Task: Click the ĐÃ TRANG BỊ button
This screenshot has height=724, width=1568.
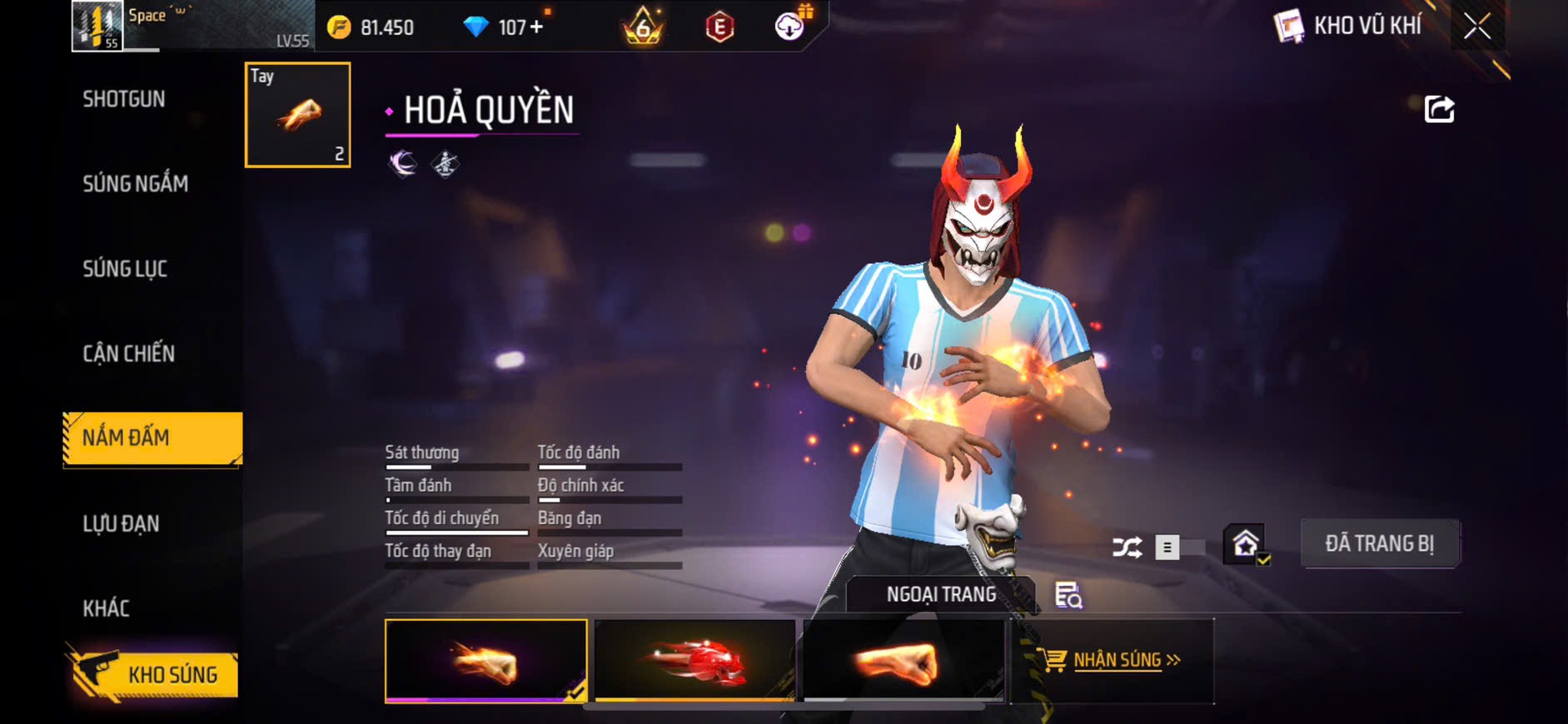Action: 1379,544
